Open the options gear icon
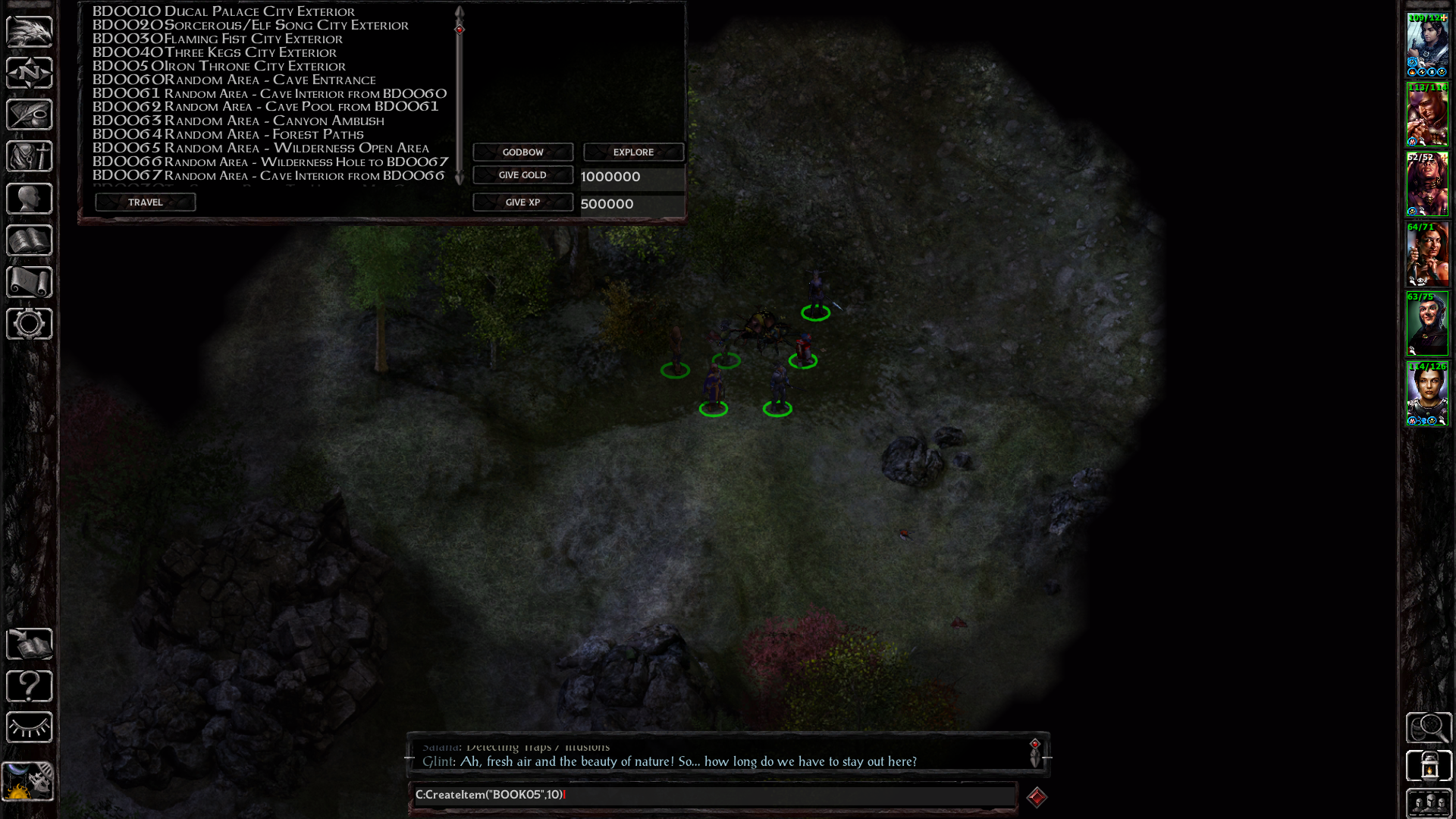The height and width of the screenshot is (819, 1456). (30, 324)
